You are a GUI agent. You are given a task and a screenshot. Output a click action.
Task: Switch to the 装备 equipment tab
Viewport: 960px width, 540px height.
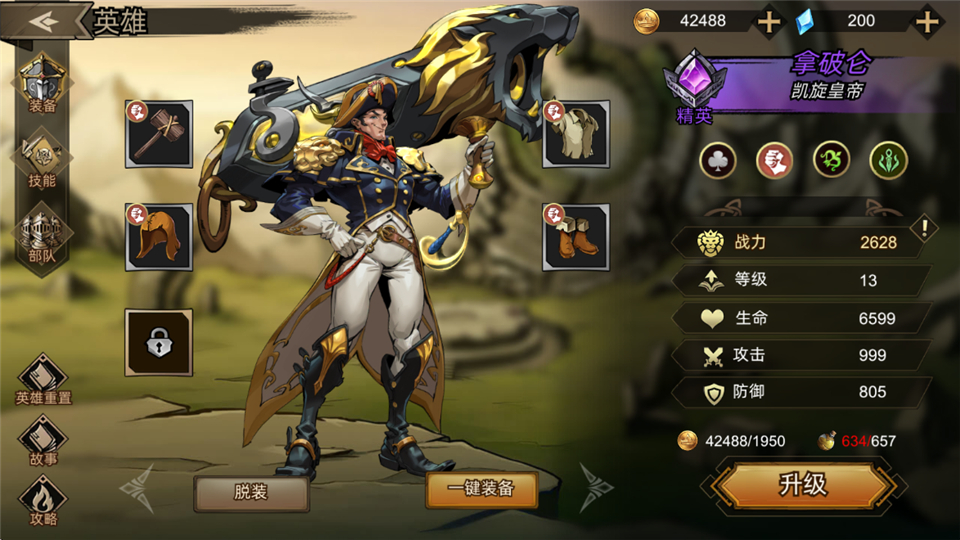coord(42,86)
